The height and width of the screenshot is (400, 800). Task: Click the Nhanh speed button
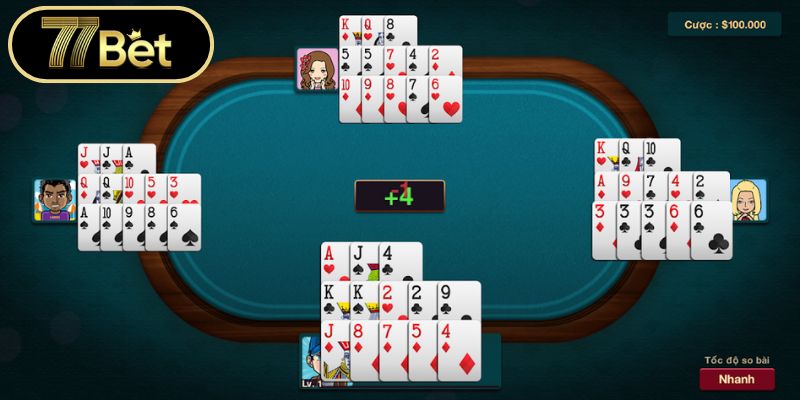(x=737, y=379)
